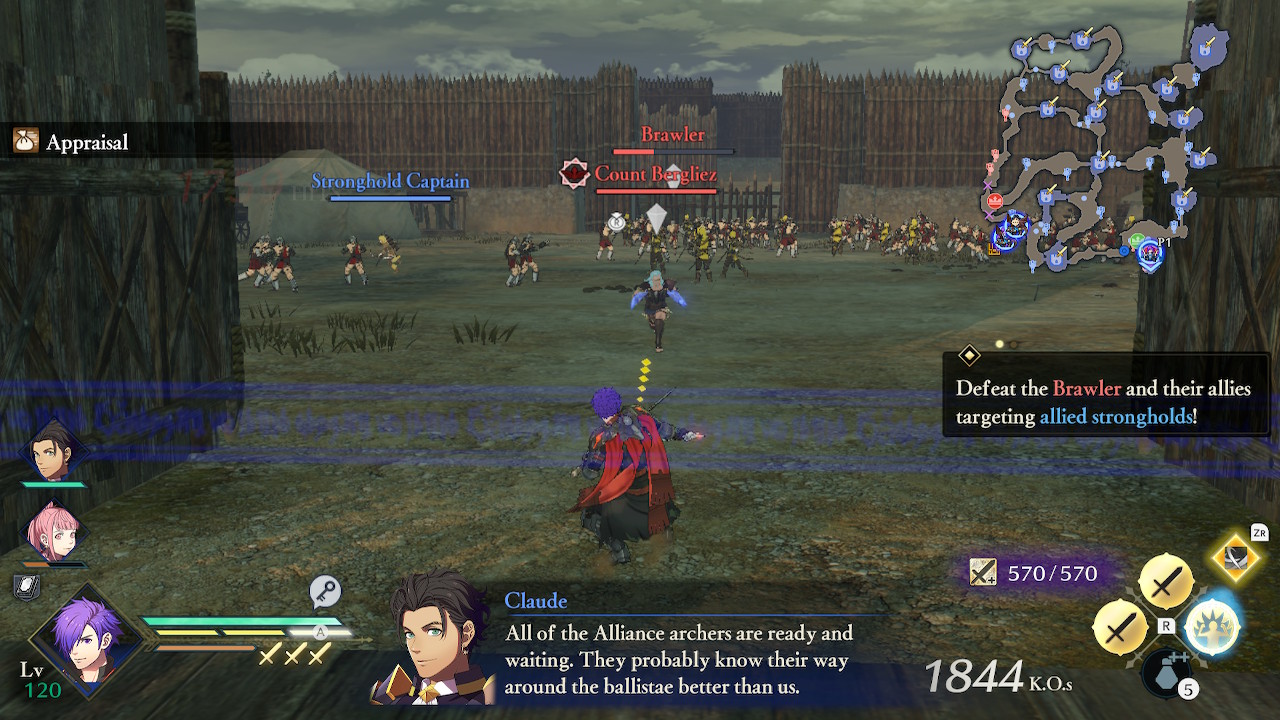Click the R button prompt between attack icons
The width and height of the screenshot is (1280, 720).
[x=1165, y=625]
